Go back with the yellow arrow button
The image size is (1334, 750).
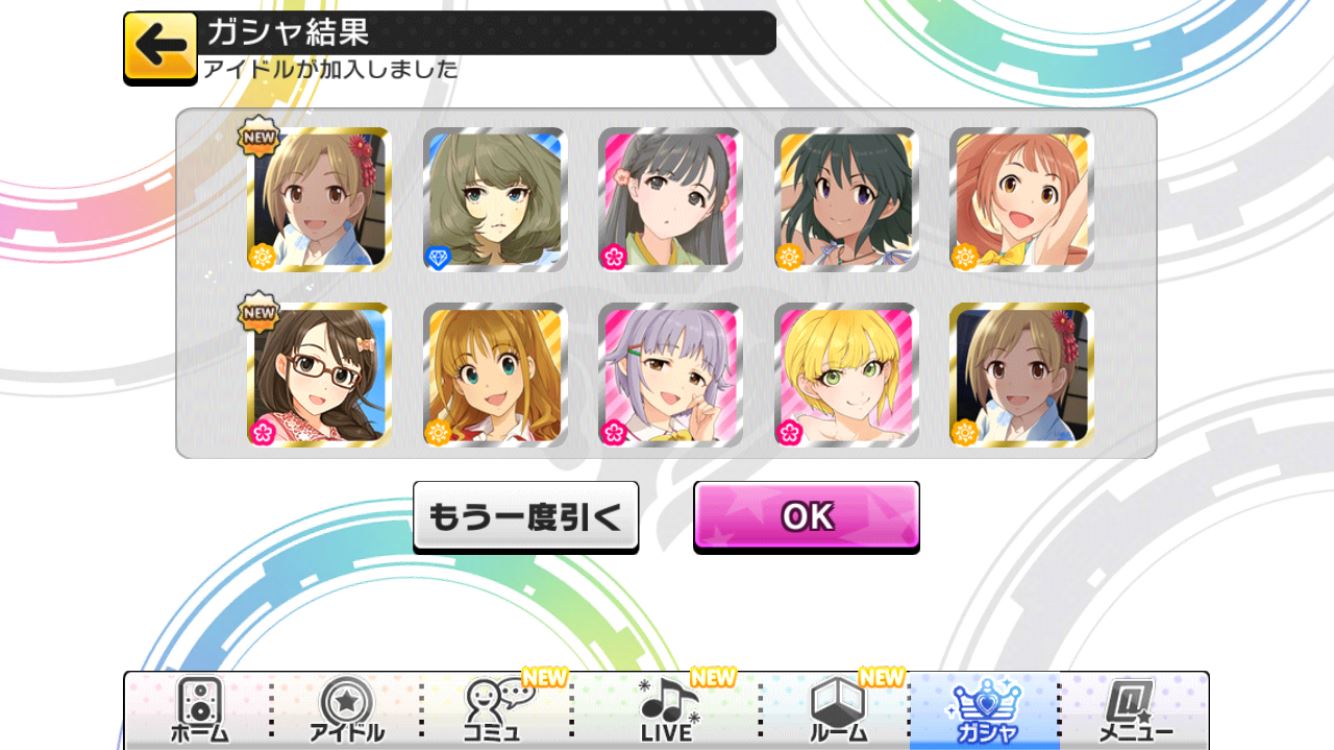pos(160,47)
